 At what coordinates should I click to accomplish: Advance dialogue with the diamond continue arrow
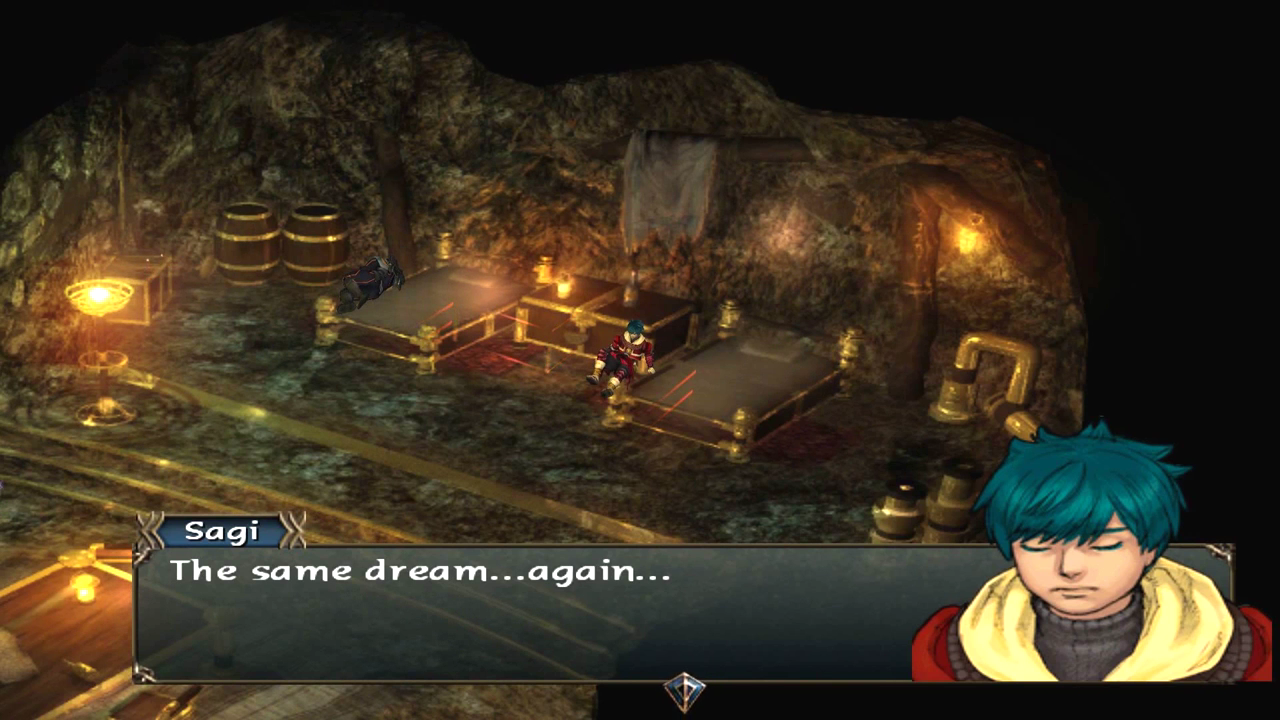click(x=685, y=692)
